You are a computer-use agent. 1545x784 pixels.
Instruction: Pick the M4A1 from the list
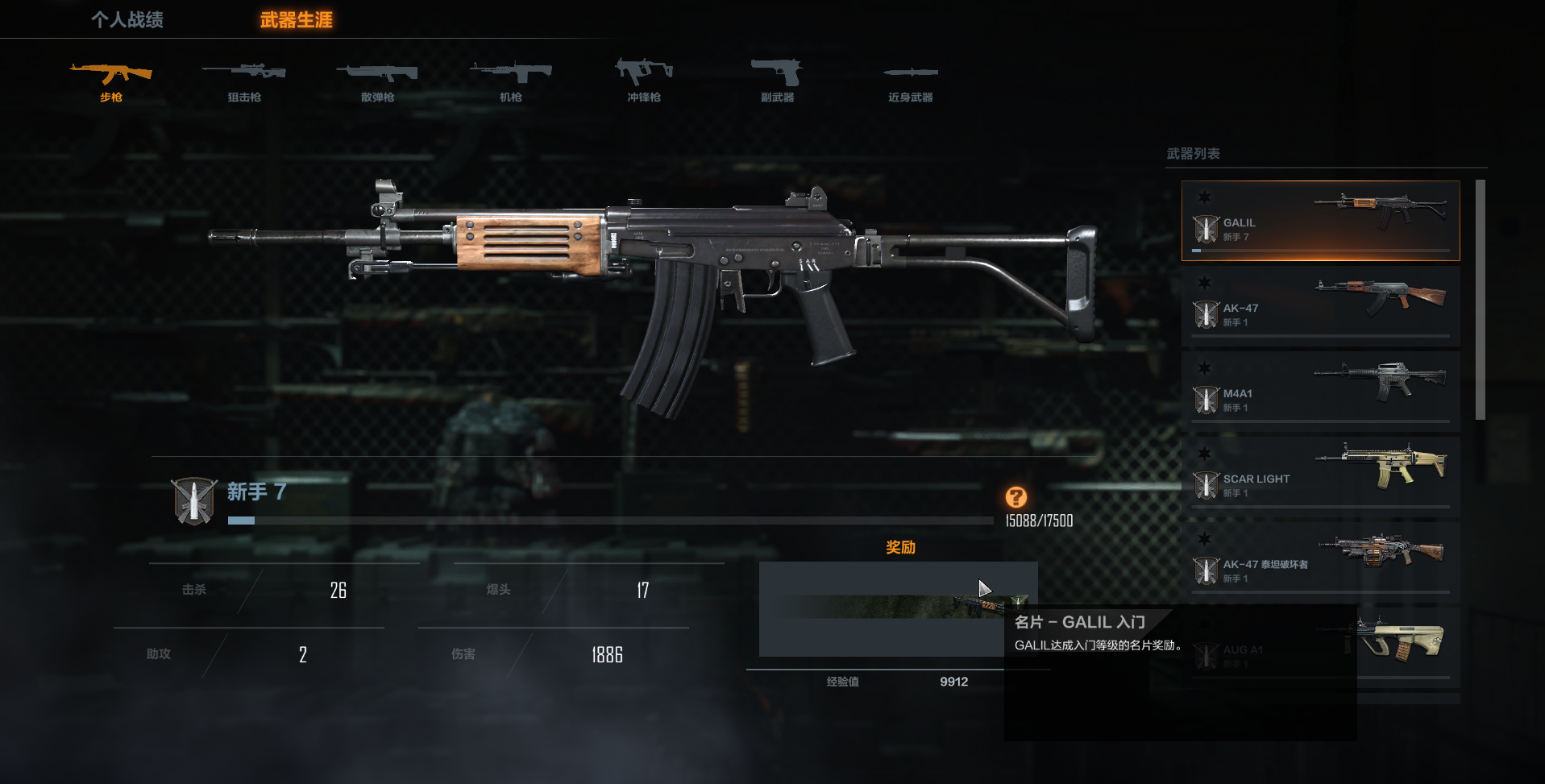(1320, 392)
